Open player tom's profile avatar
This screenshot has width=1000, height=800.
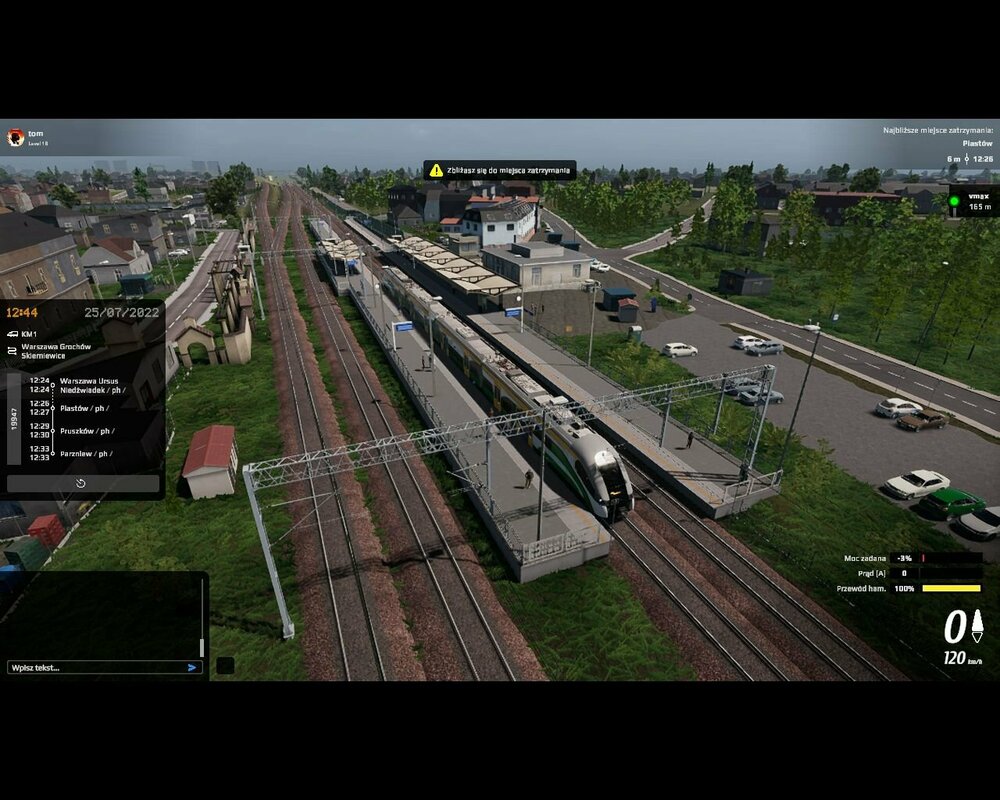pyautogui.click(x=15, y=137)
